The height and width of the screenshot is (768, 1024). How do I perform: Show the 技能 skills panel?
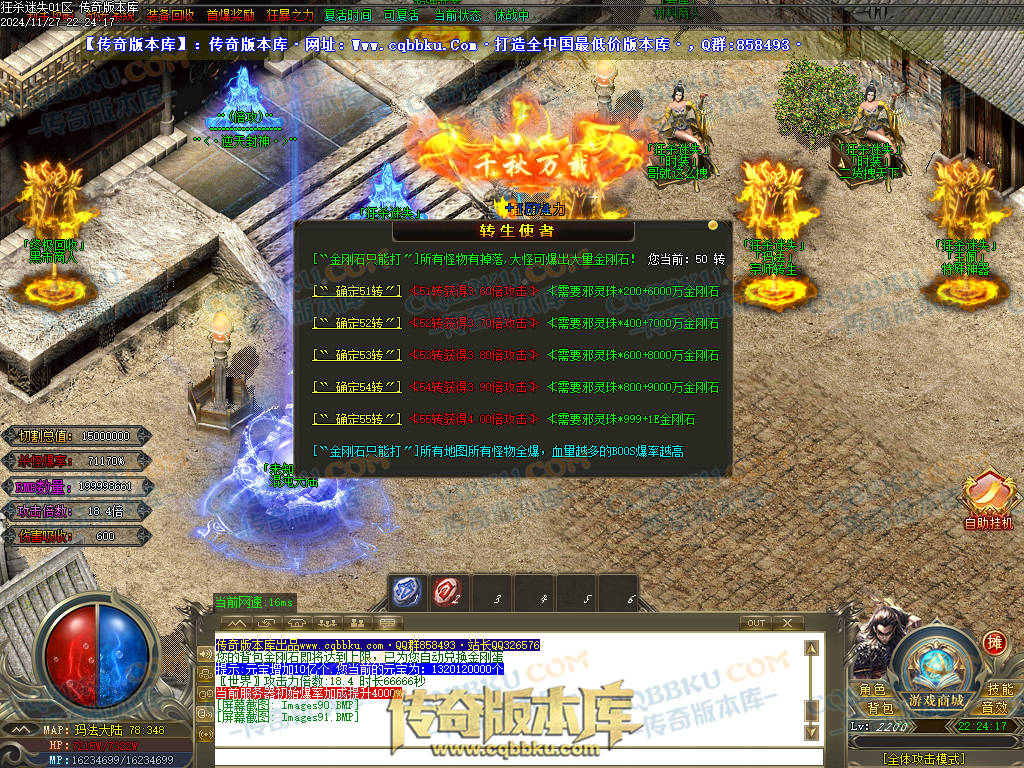(999, 690)
